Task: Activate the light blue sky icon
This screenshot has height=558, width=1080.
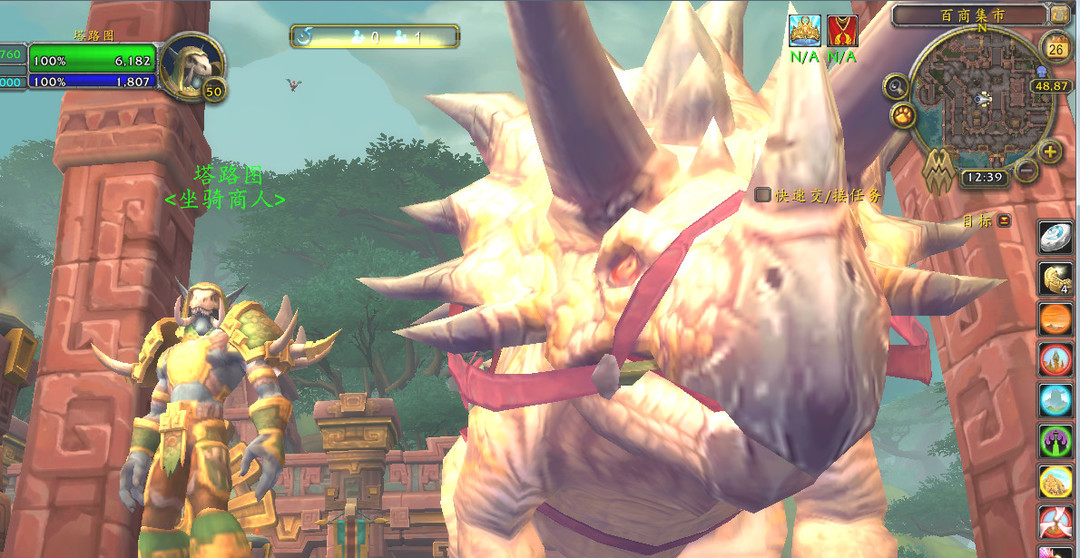Action: pyautogui.click(x=1056, y=400)
